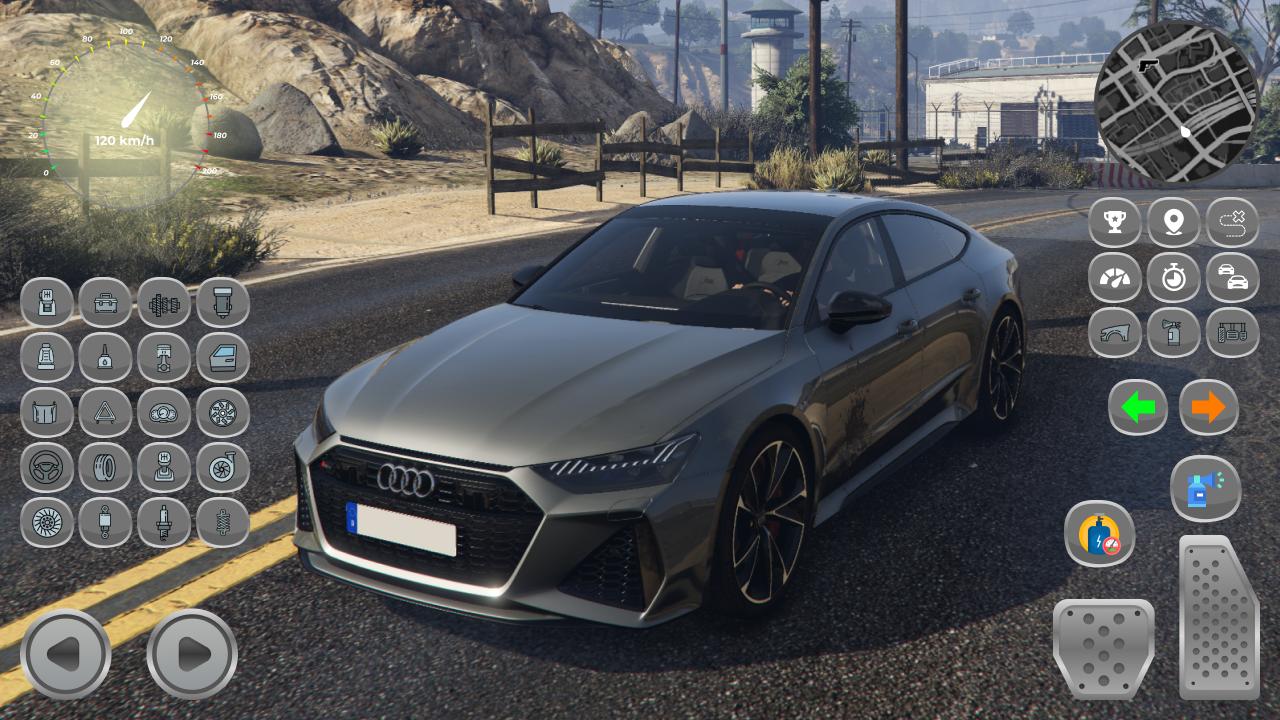This screenshot has width=1280, height=720.
Task: Choose the warning triangle icon
Action: 105,412
